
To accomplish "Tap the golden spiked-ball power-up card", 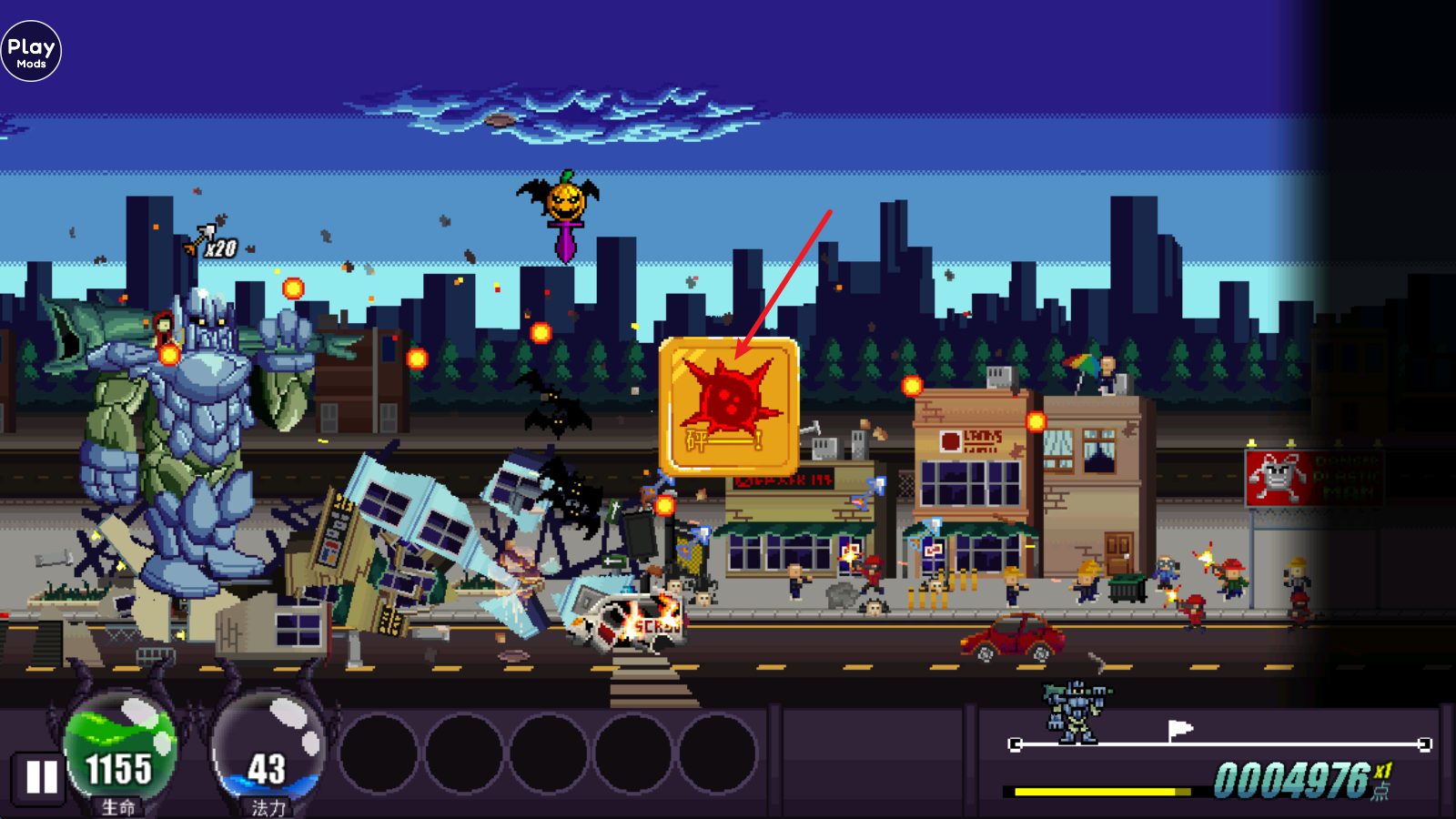I will click(729, 406).
